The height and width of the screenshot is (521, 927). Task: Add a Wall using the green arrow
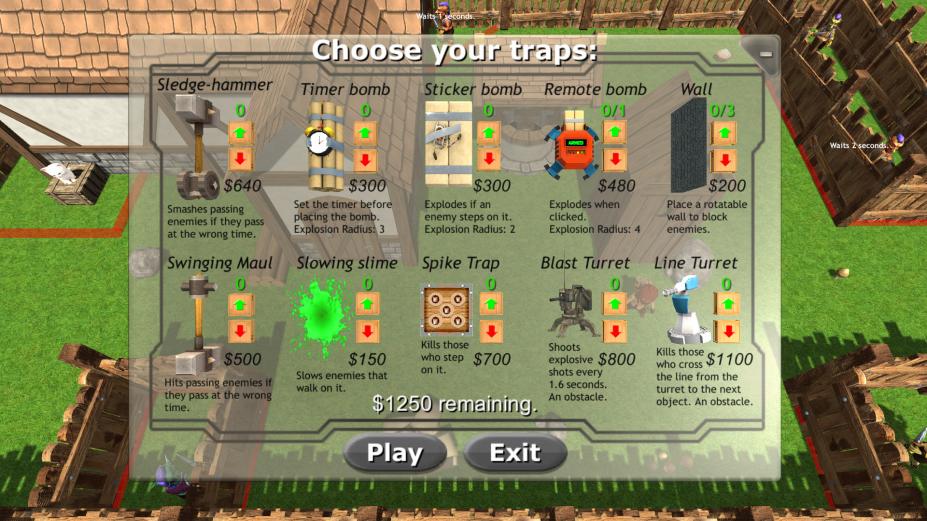click(x=724, y=133)
